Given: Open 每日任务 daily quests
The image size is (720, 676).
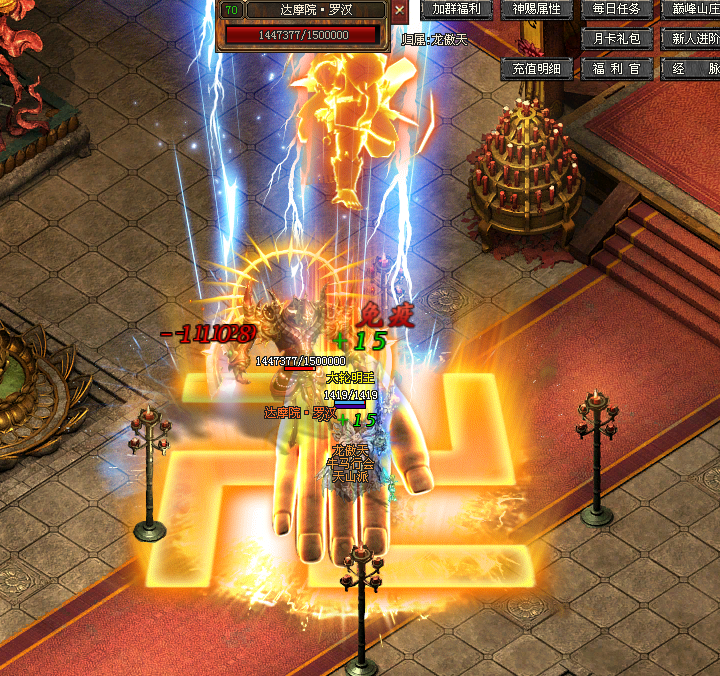Looking at the screenshot, I should [x=617, y=10].
